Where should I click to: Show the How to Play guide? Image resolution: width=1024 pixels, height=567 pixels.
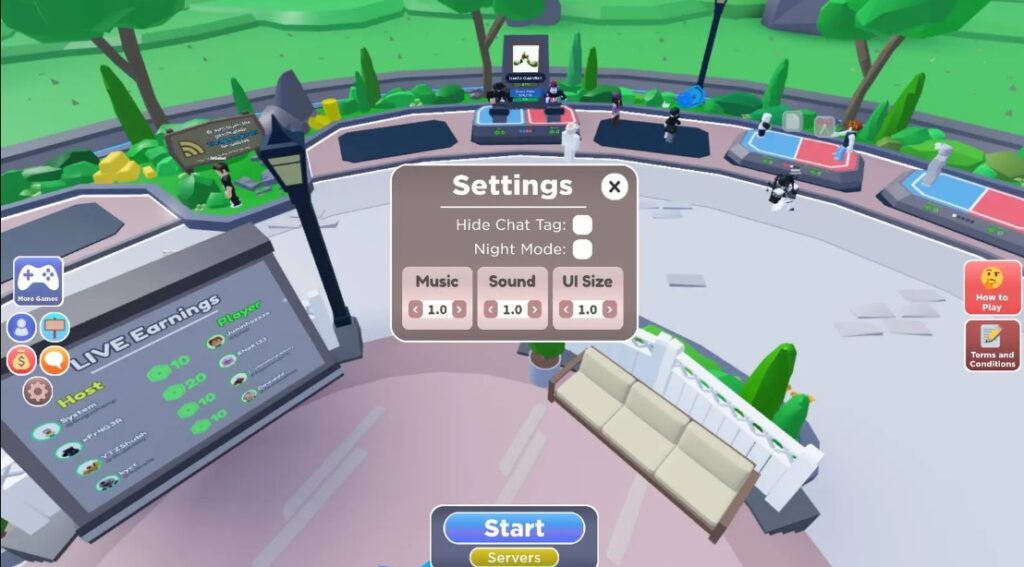click(x=992, y=289)
